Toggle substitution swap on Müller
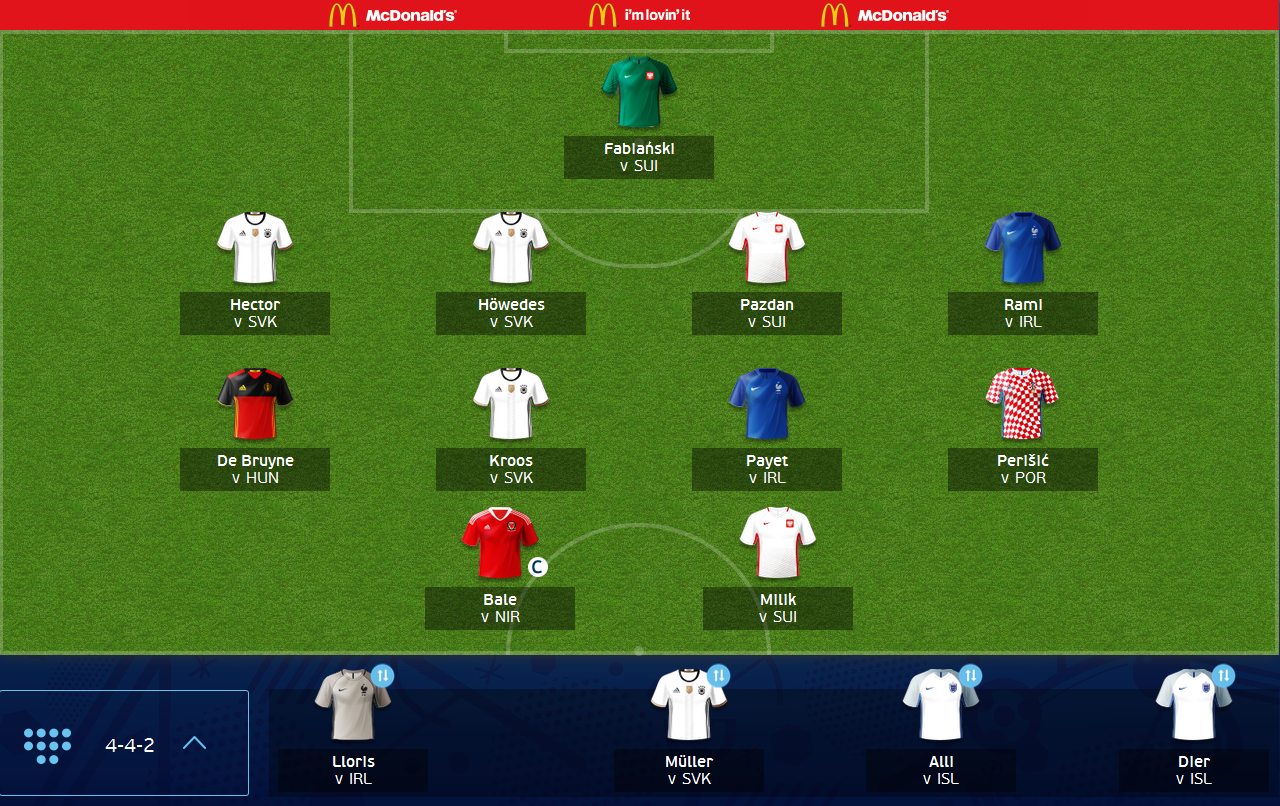The height and width of the screenshot is (806, 1280). click(x=716, y=676)
